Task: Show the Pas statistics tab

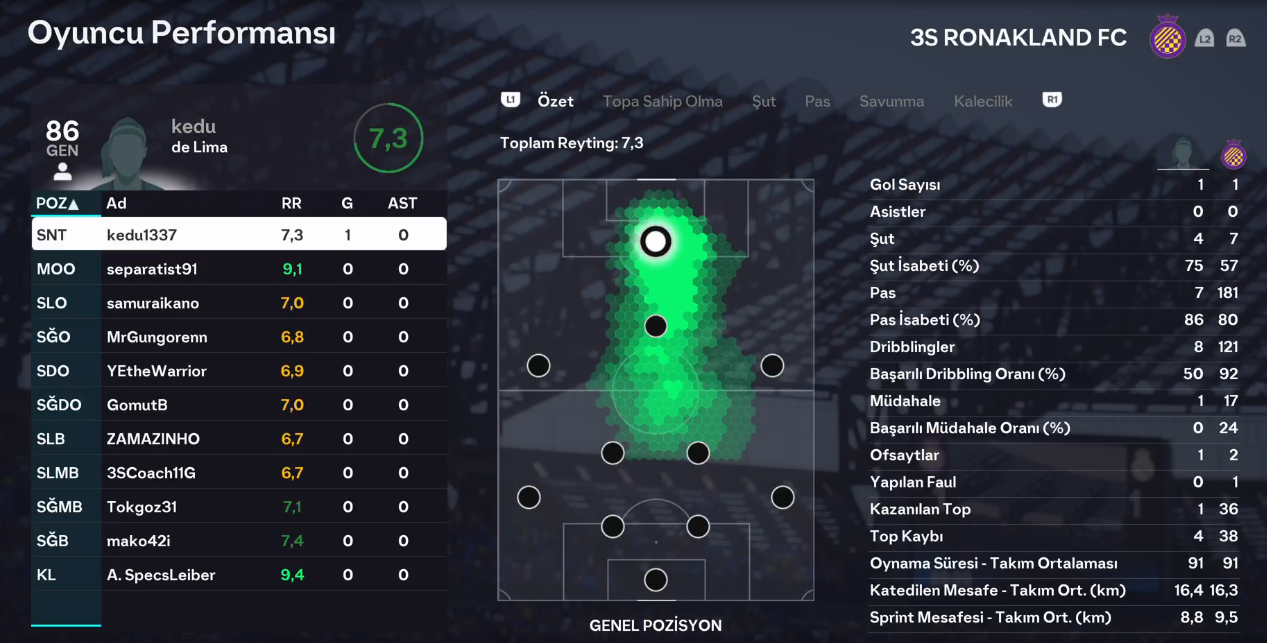Action: 817,101
